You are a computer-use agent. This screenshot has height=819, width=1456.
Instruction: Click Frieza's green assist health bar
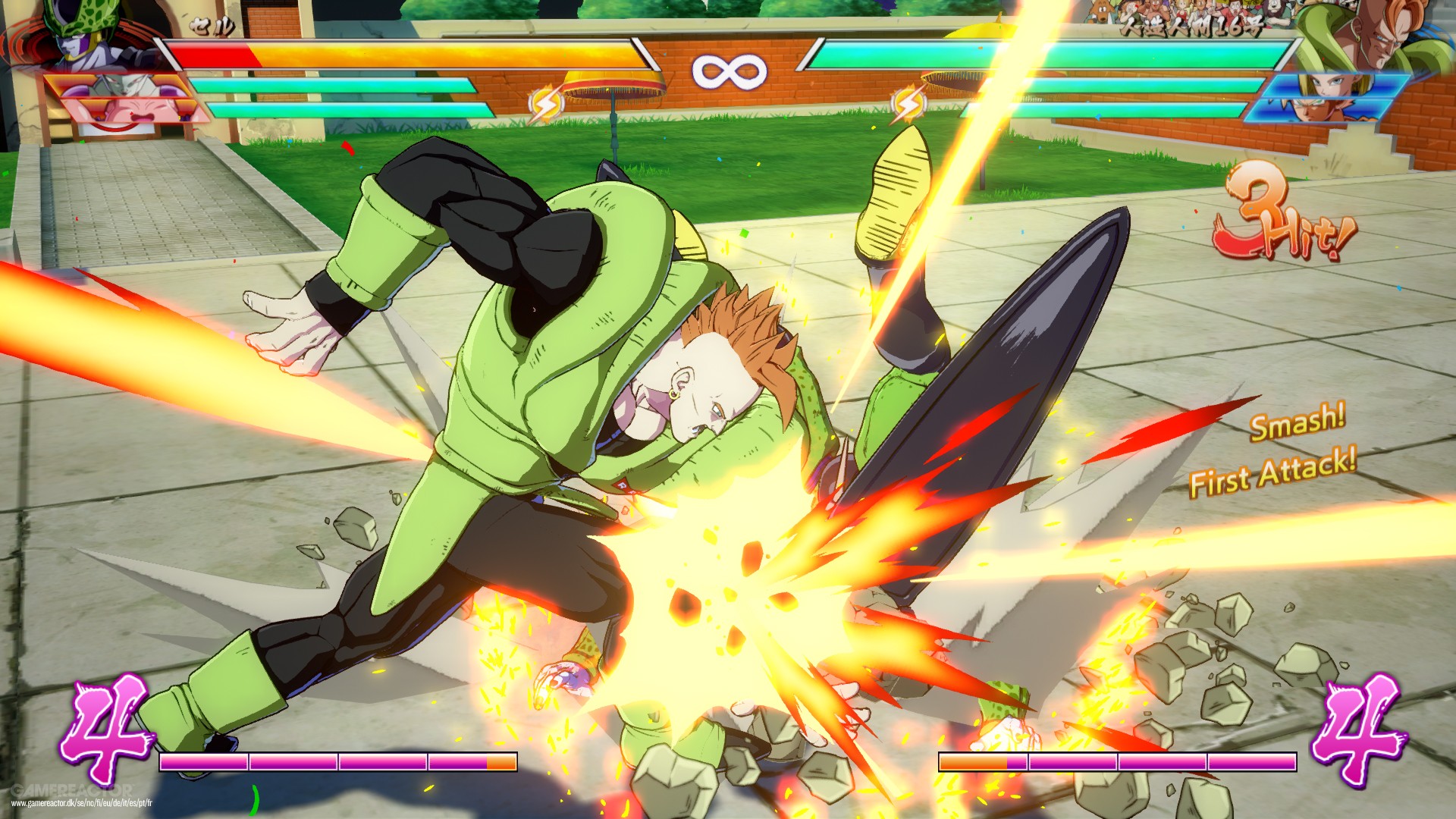coord(334,83)
